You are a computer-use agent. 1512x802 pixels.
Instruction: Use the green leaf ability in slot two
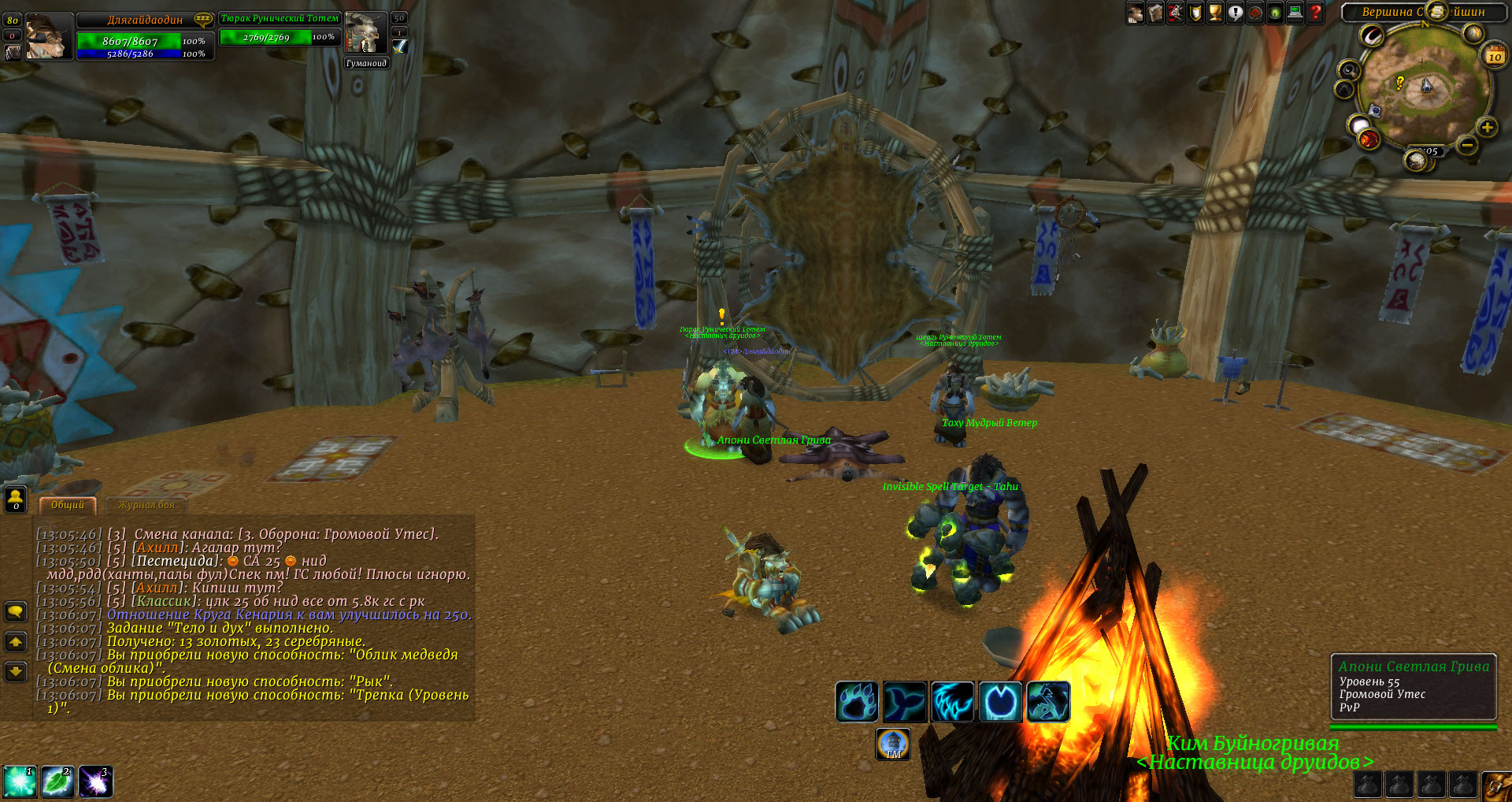coord(57,782)
